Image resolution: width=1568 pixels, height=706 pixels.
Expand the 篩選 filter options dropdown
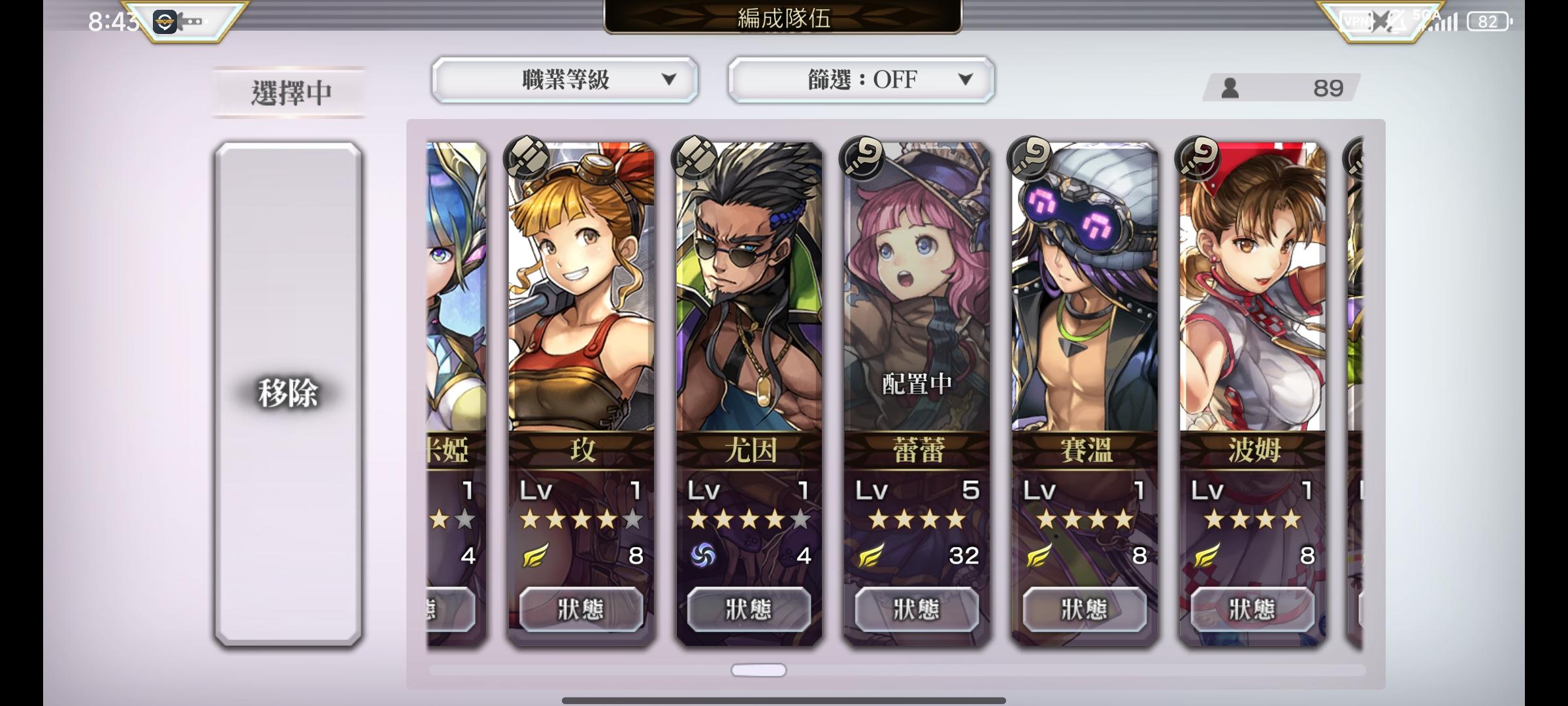pos(967,80)
